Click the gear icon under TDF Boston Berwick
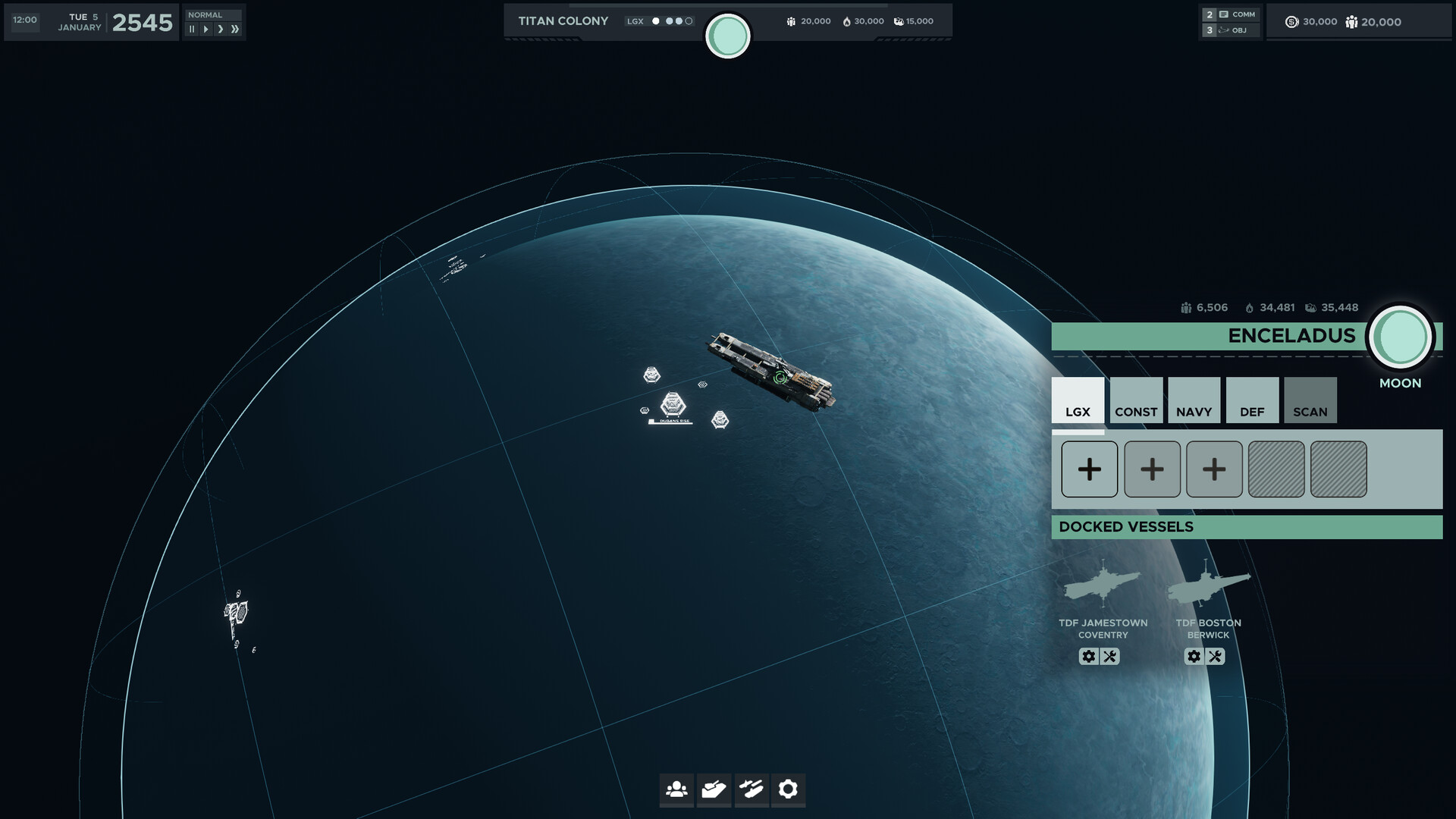Viewport: 1456px width, 819px height. point(1194,657)
